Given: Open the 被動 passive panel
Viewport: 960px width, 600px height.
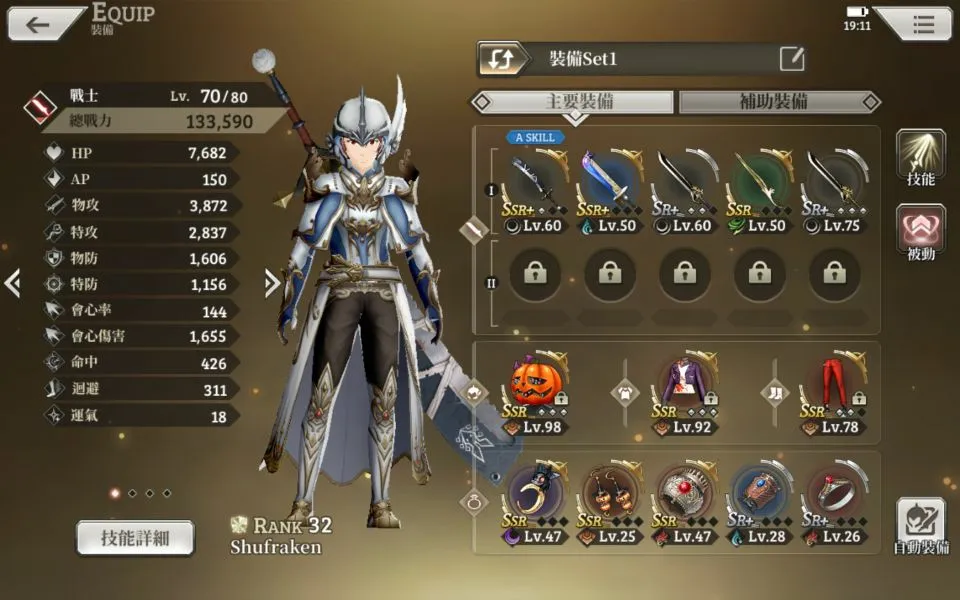Looking at the screenshot, I should click(x=921, y=233).
